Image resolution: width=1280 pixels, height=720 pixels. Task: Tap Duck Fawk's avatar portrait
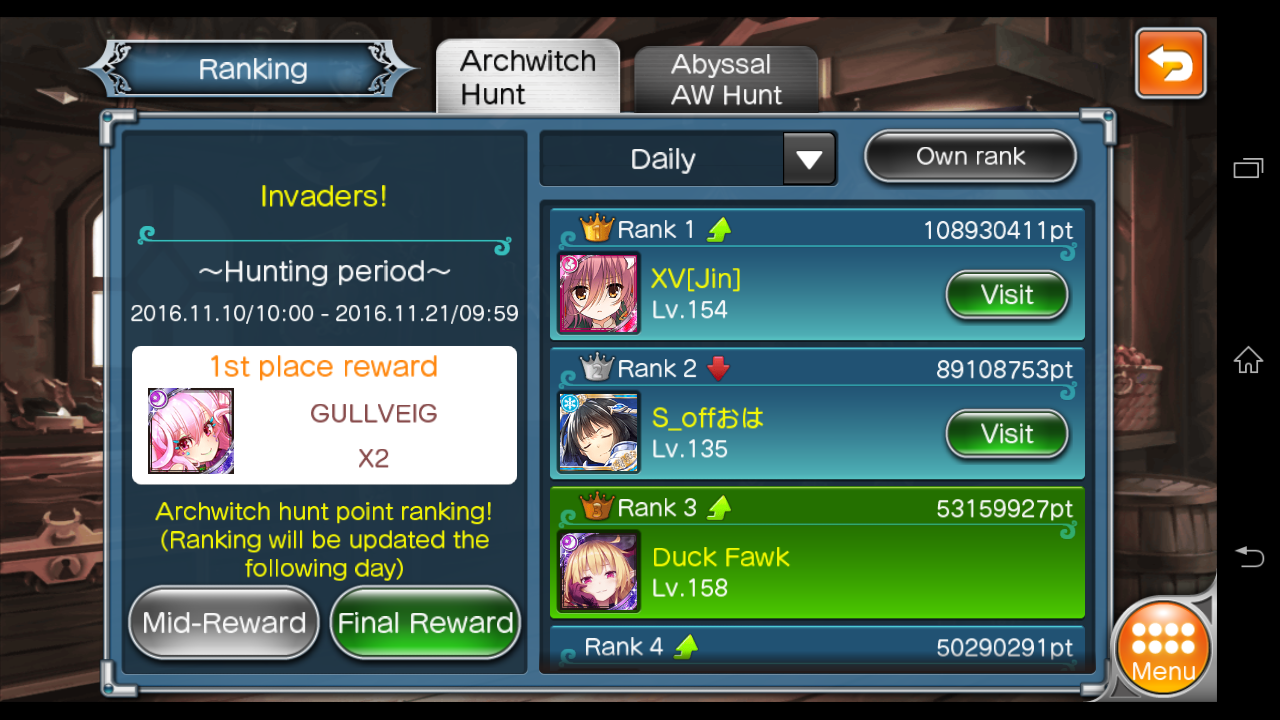pyautogui.click(x=597, y=571)
